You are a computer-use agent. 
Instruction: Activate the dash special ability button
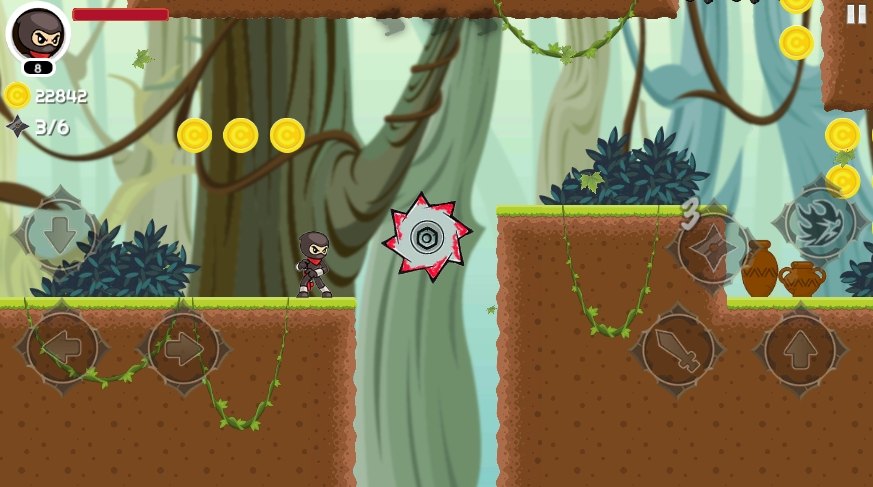pos(820,223)
